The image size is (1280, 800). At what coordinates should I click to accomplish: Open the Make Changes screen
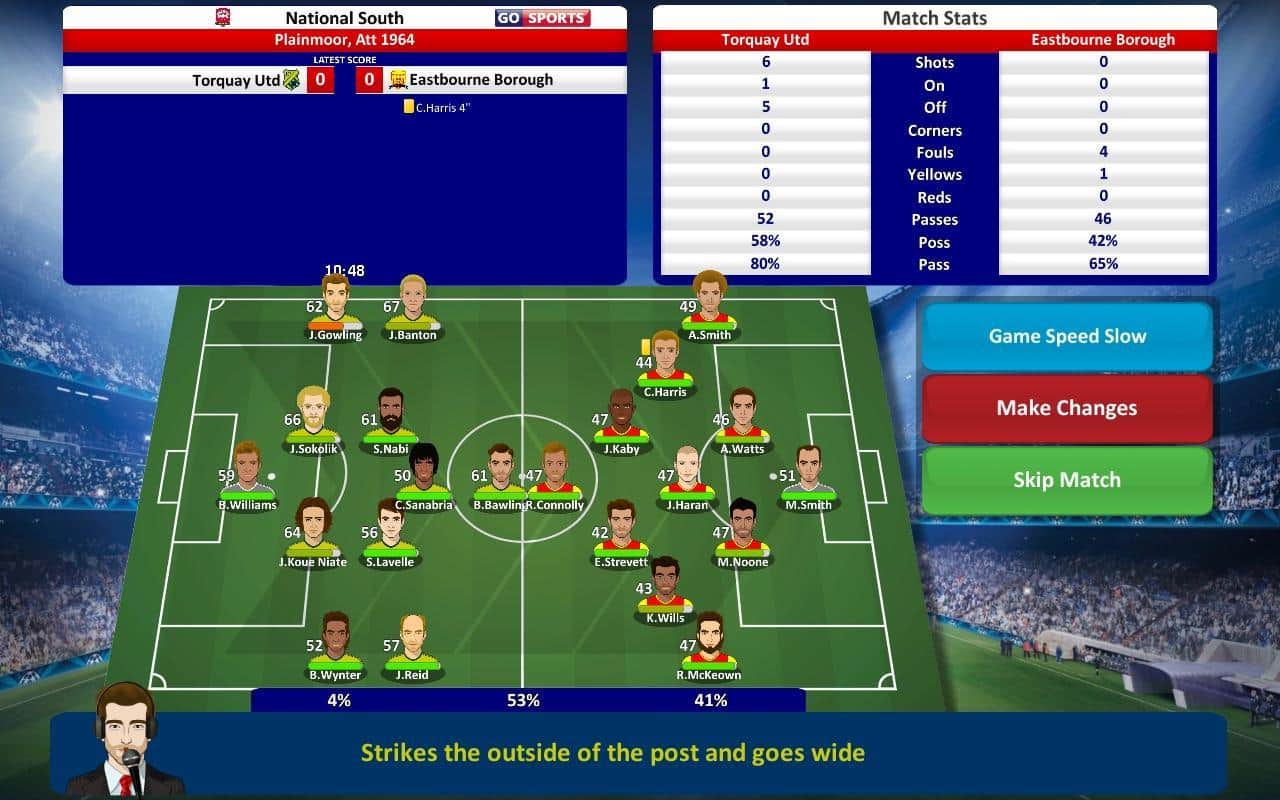[1067, 408]
